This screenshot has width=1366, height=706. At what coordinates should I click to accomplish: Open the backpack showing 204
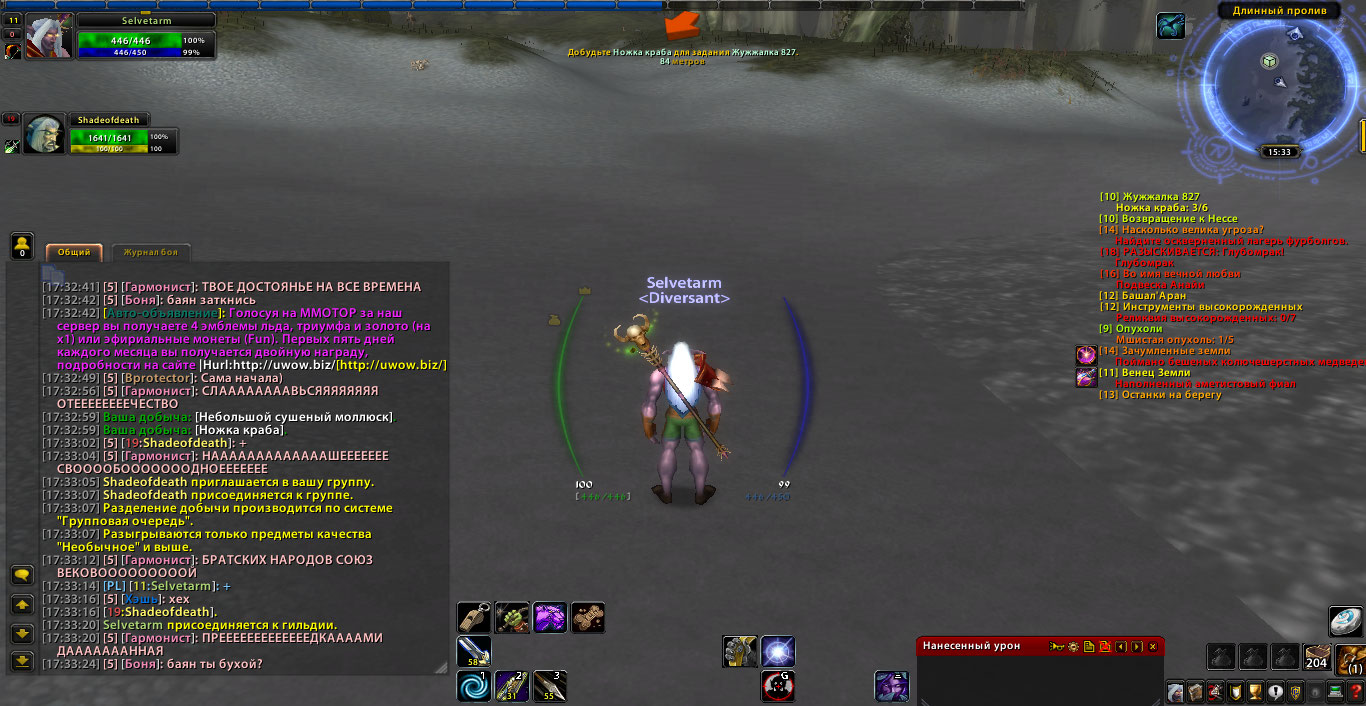coord(1317,656)
